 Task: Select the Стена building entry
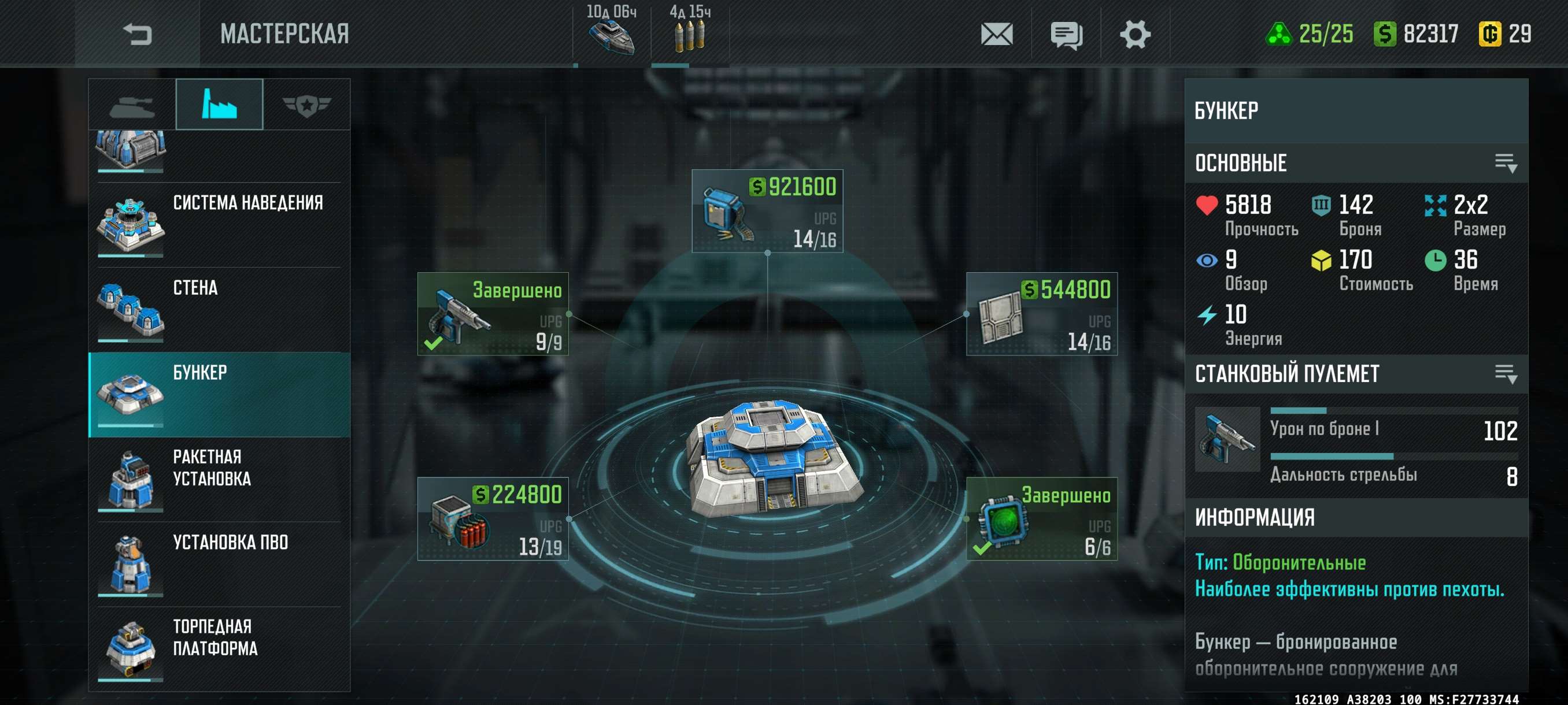[219, 310]
